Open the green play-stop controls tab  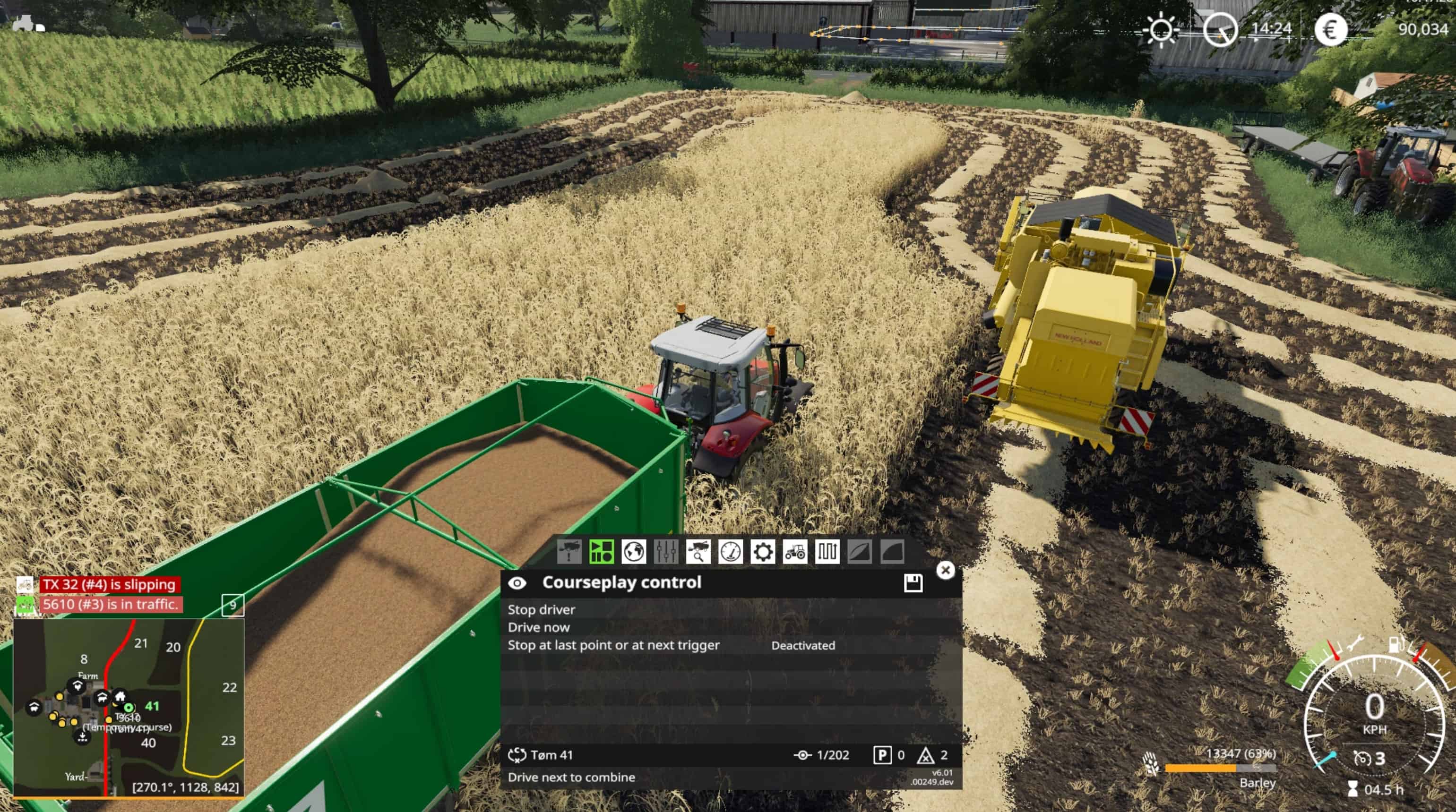601,552
